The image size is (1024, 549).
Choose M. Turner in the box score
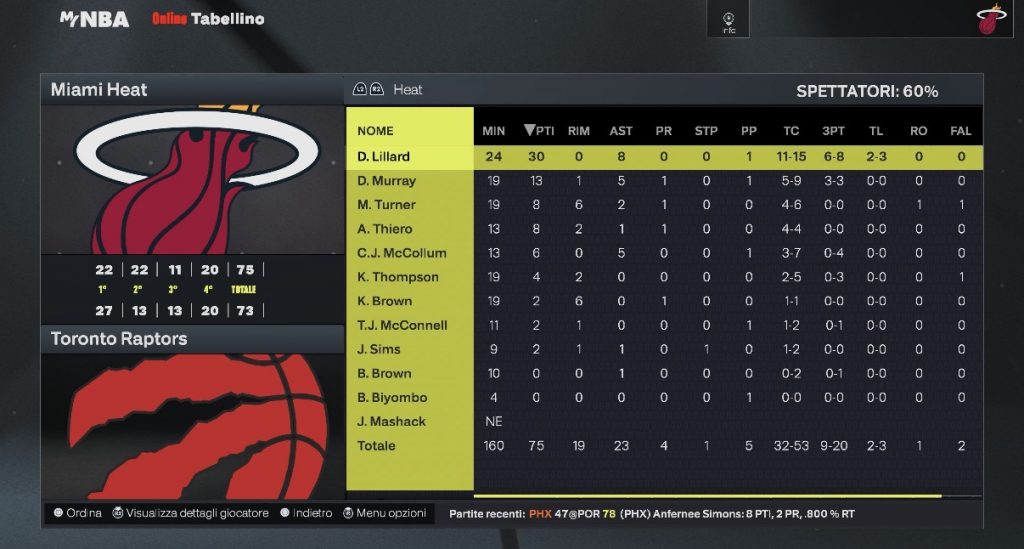(386, 205)
